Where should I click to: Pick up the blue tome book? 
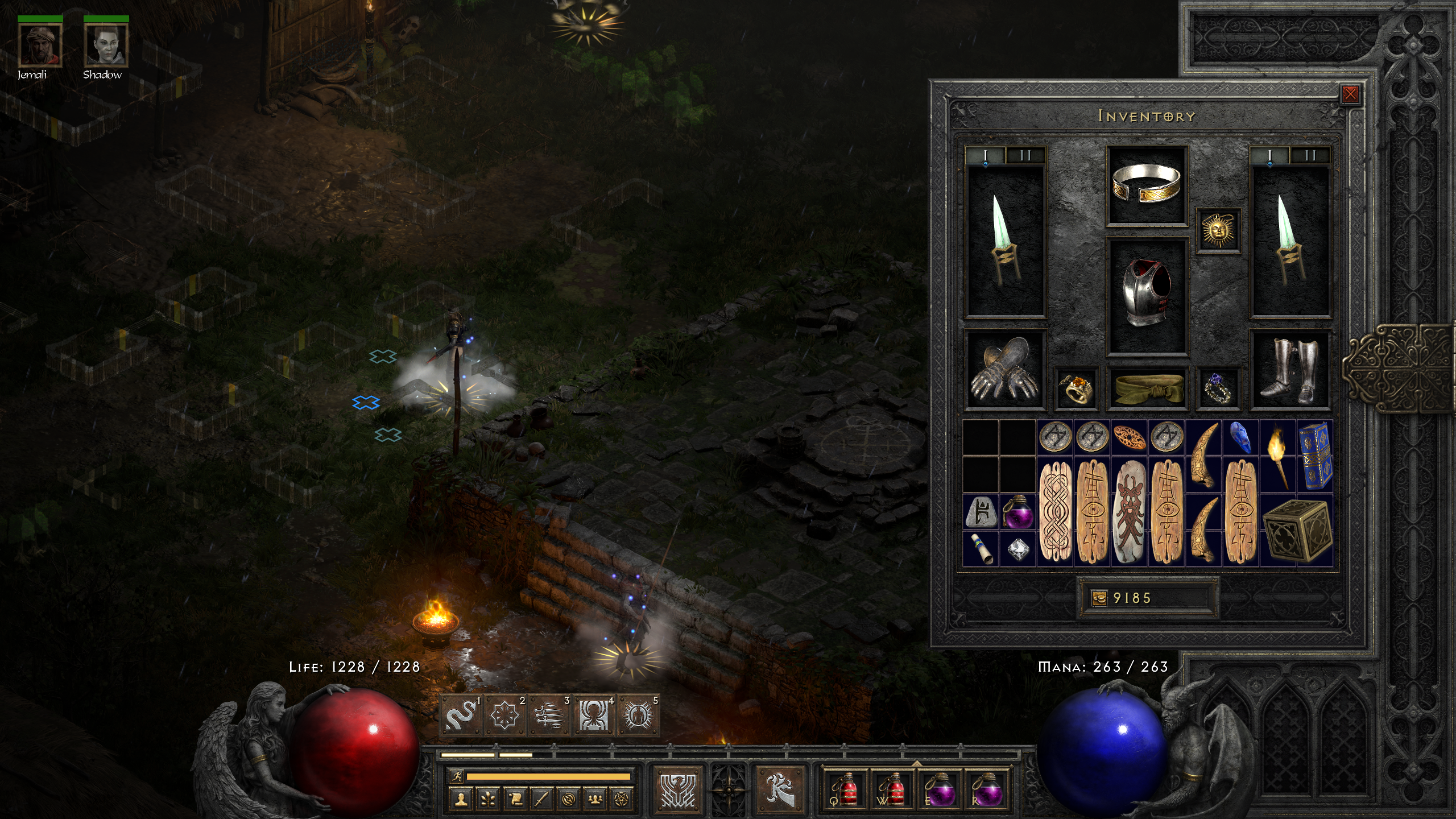click(1314, 456)
